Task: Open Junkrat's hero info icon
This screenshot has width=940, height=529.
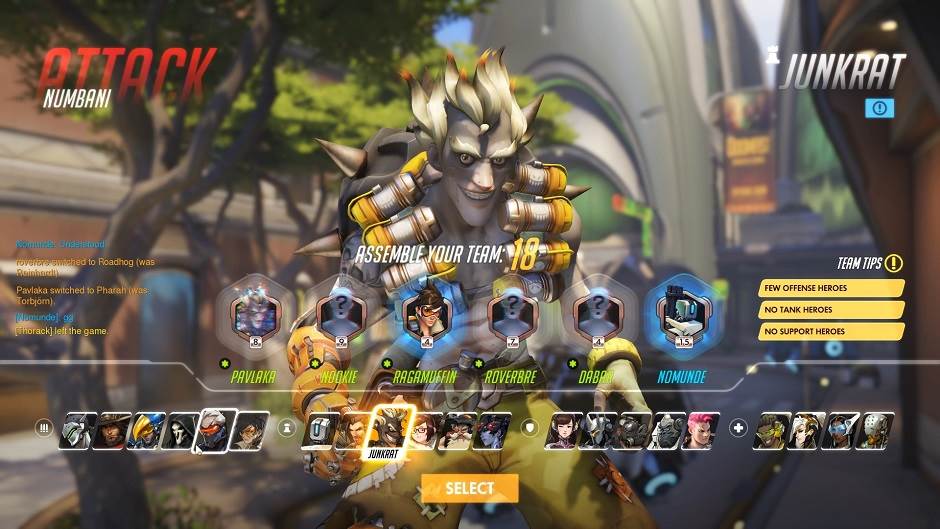Action: pyautogui.click(x=880, y=107)
